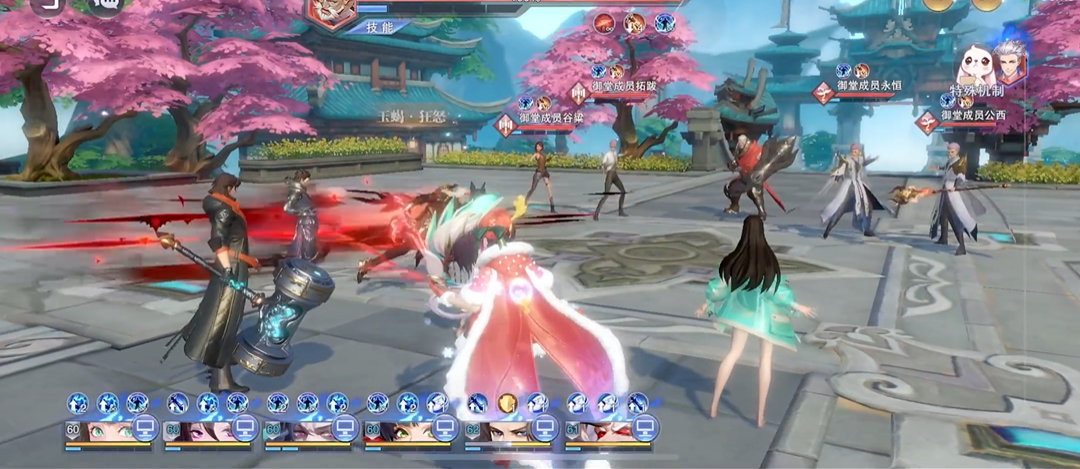
Task: Select the panda avatar icon above 特殊机制
Action: (972, 63)
